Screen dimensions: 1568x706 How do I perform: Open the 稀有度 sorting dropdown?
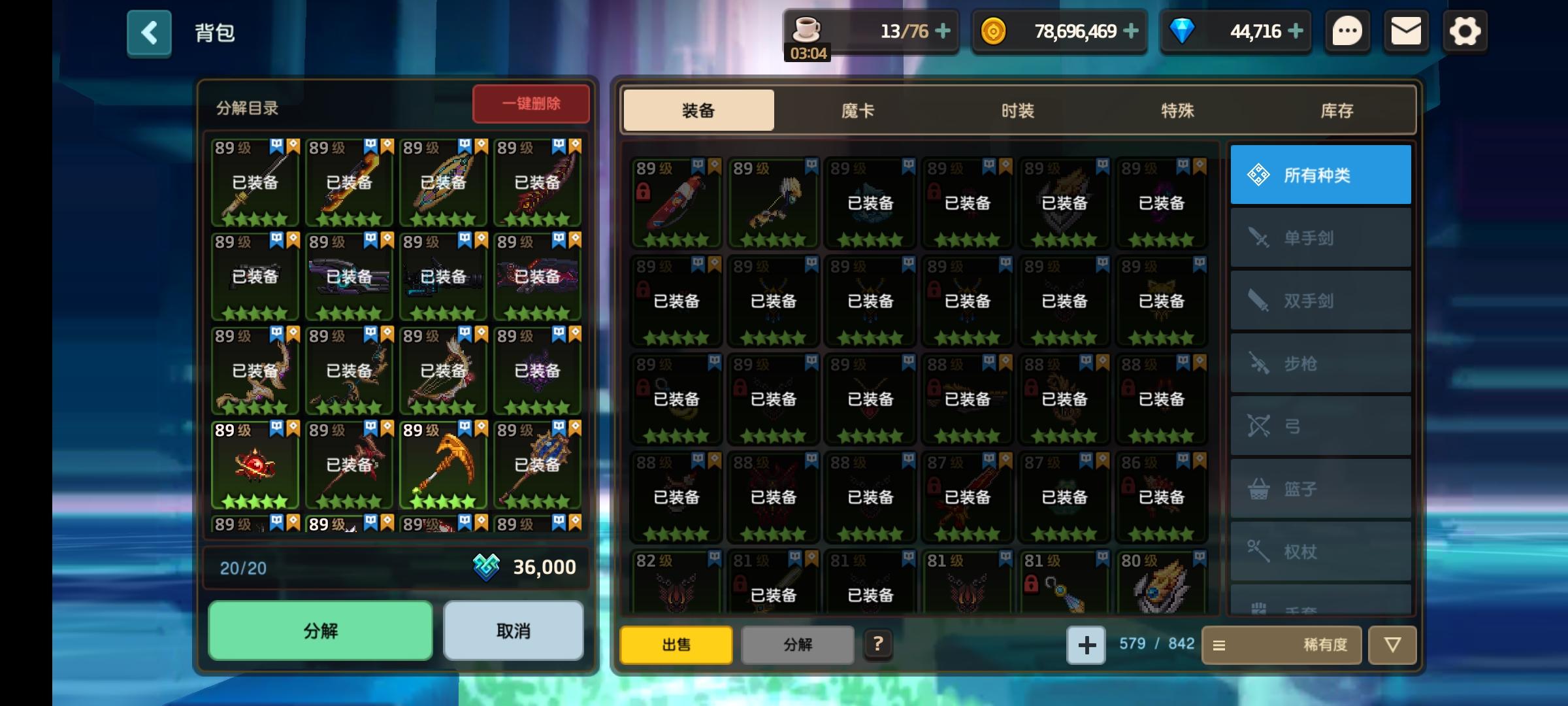pyautogui.click(x=1281, y=645)
